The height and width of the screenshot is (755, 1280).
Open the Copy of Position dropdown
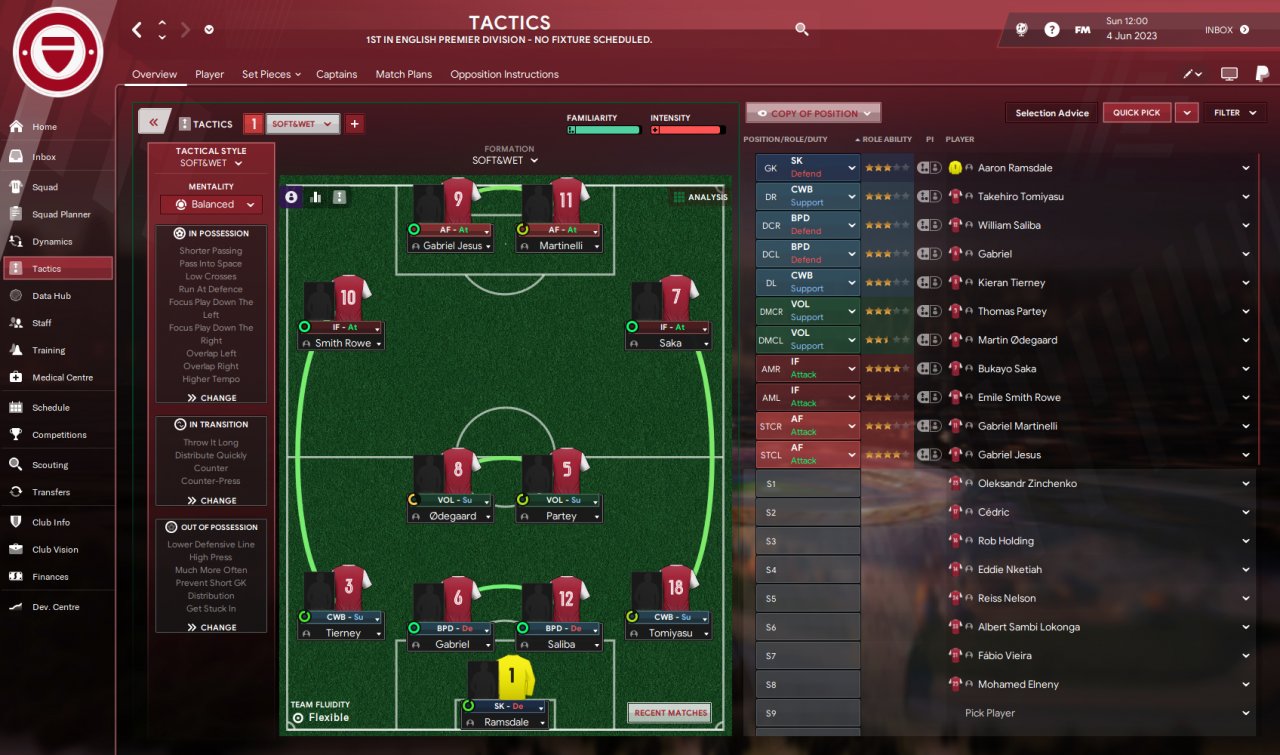click(813, 113)
